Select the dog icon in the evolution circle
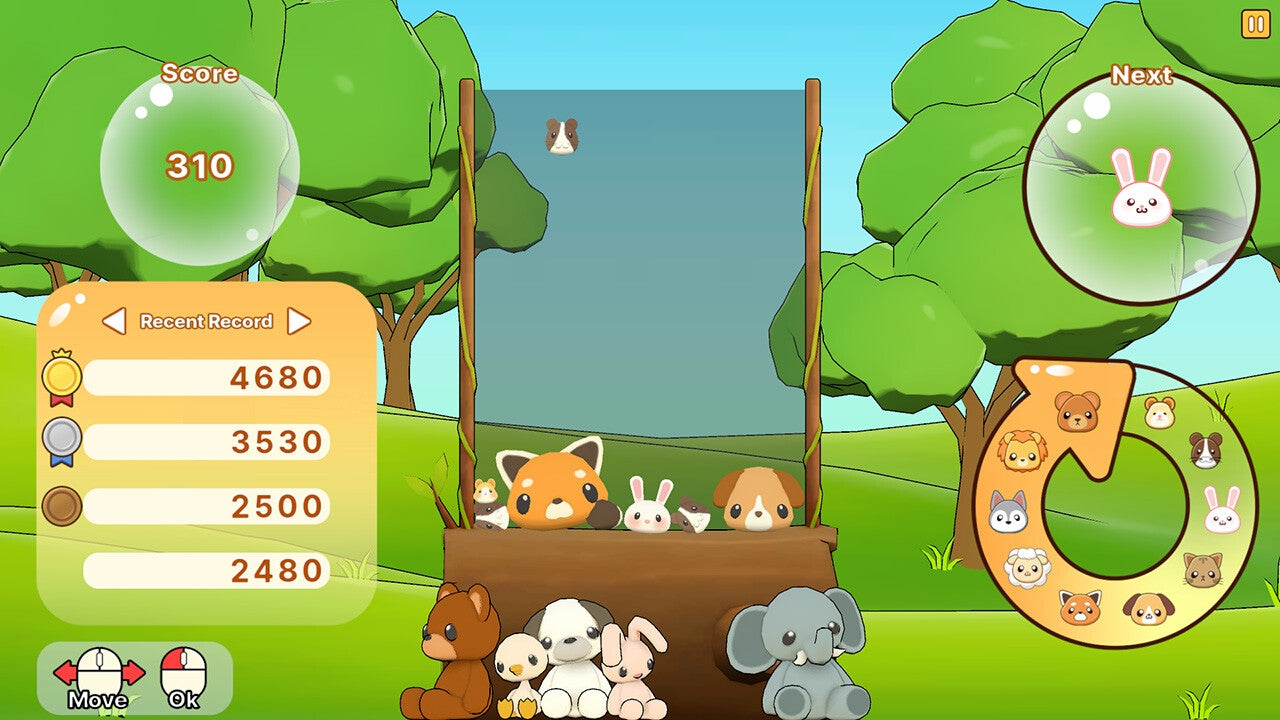 click(x=1146, y=608)
